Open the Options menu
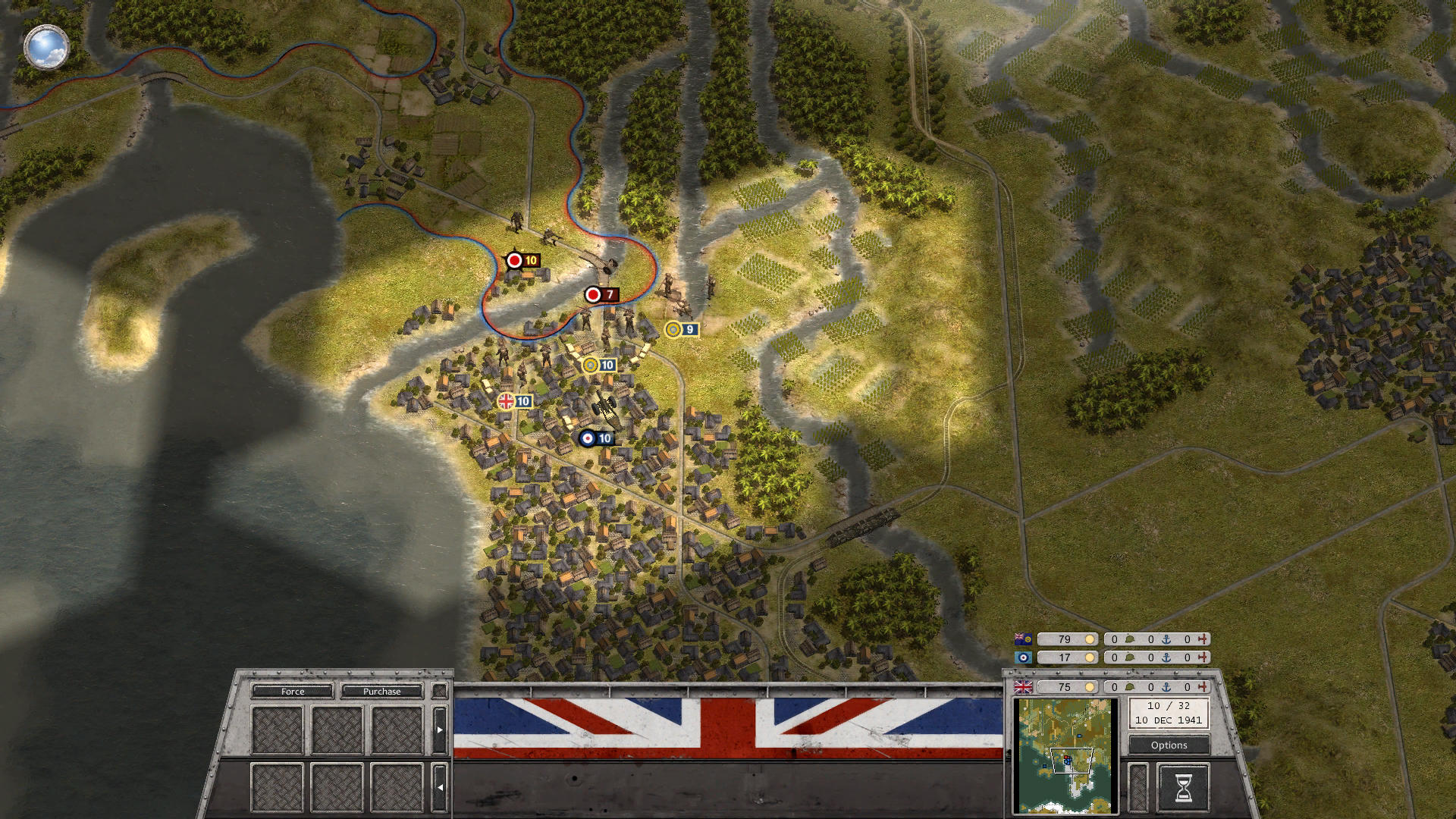This screenshot has width=1456, height=819. click(1168, 745)
